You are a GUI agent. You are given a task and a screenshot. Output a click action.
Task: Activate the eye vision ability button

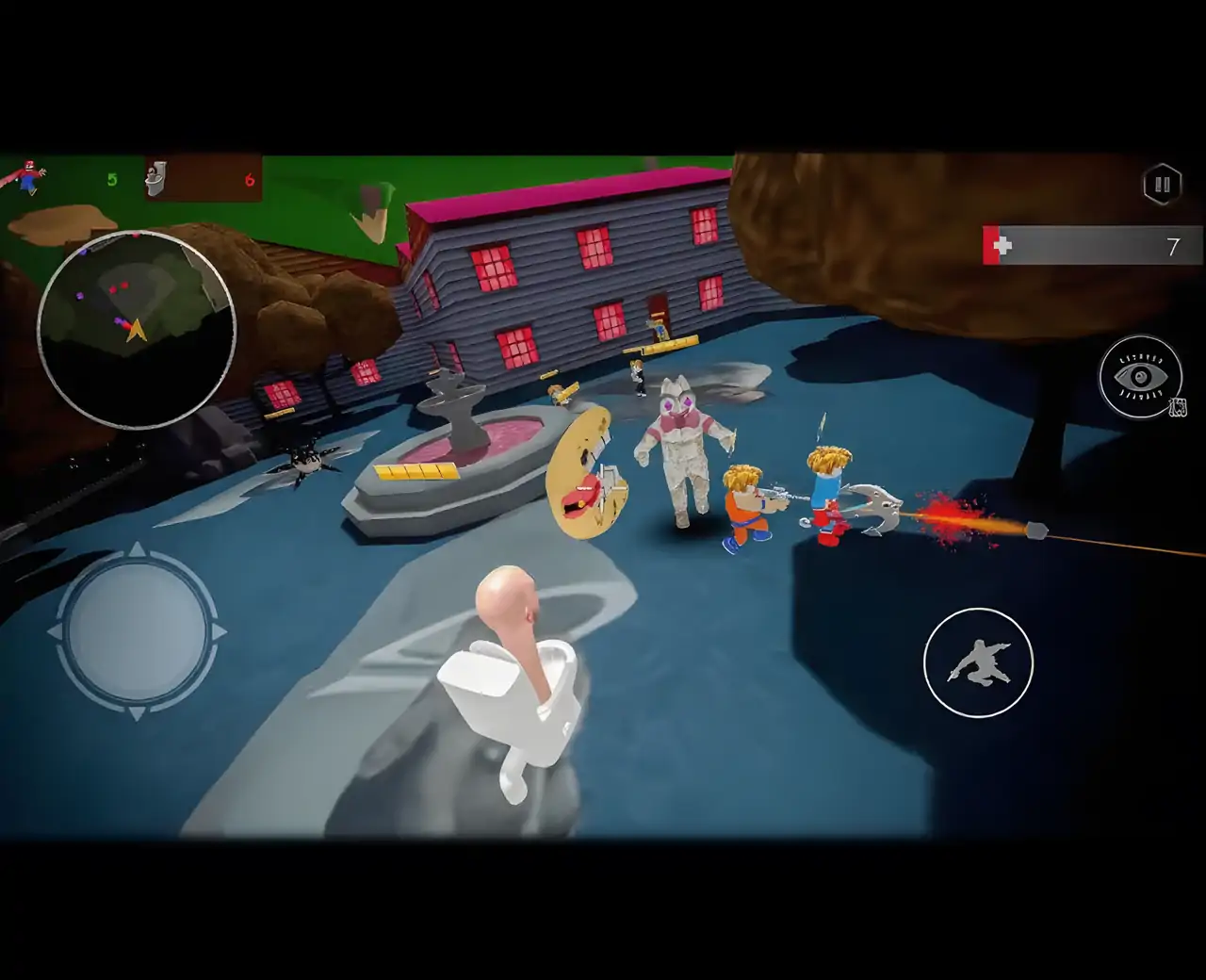coord(1140,377)
